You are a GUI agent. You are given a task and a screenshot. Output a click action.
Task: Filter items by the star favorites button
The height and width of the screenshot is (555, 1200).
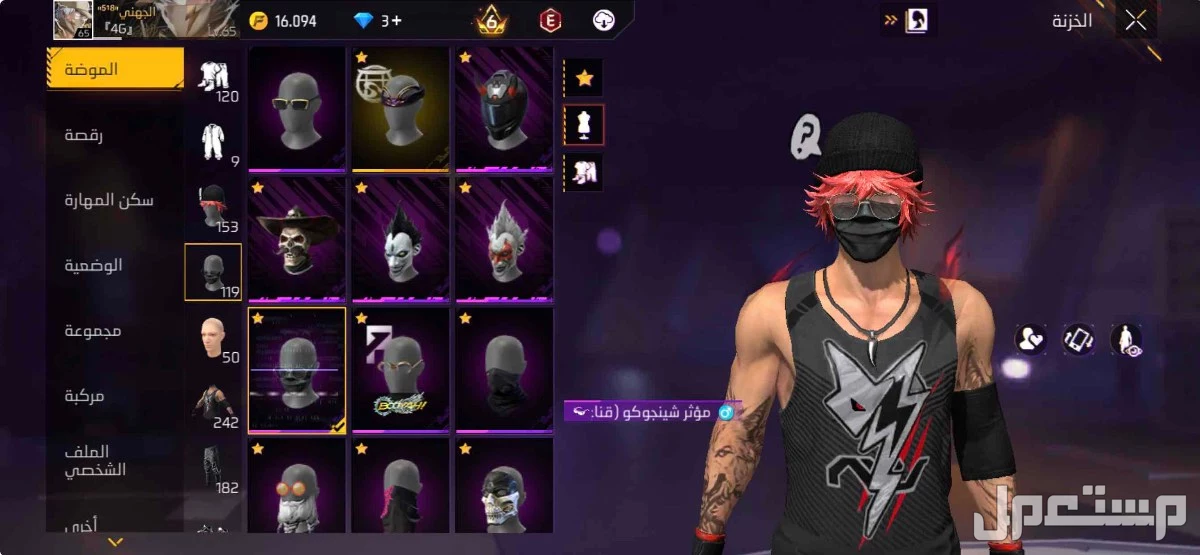pyautogui.click(x=584, y=77)
